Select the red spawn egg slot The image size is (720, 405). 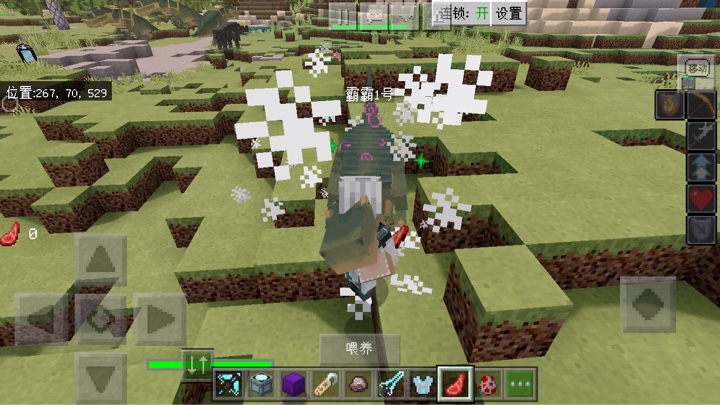pyautogui.click(x=489, y=383)
